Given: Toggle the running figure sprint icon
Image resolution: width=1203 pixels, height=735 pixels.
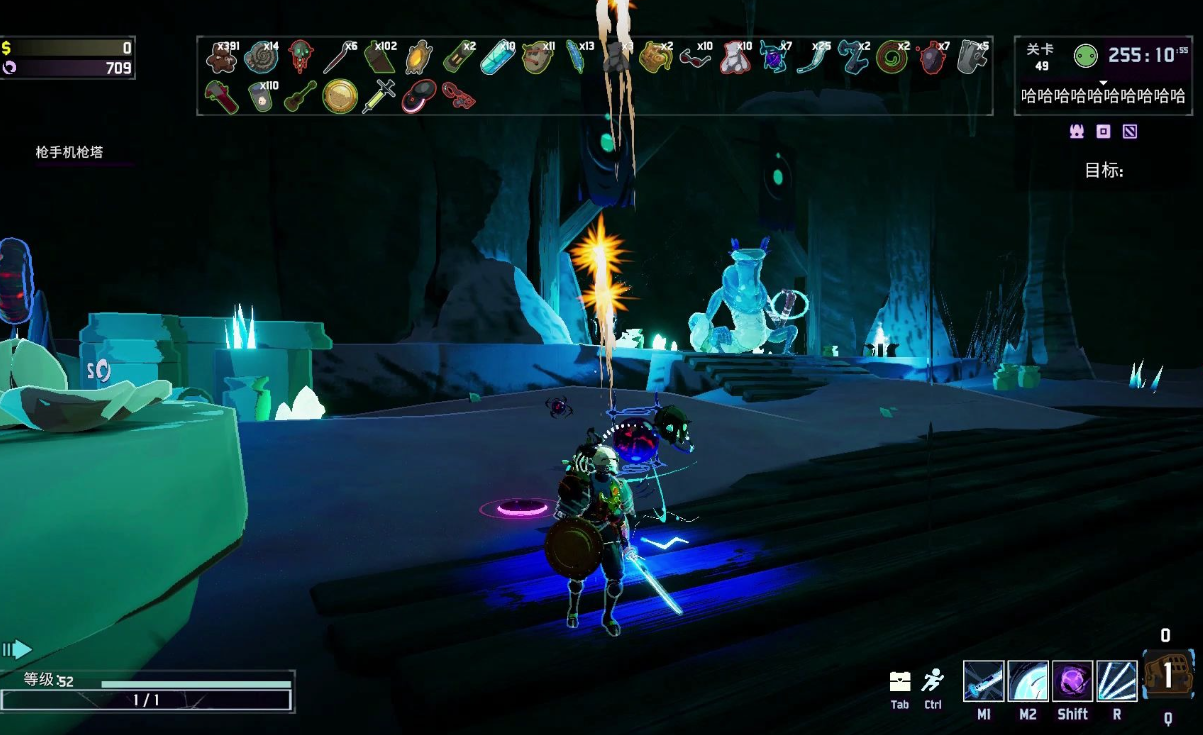Looking at the screenshot, I should click(933, 681).
